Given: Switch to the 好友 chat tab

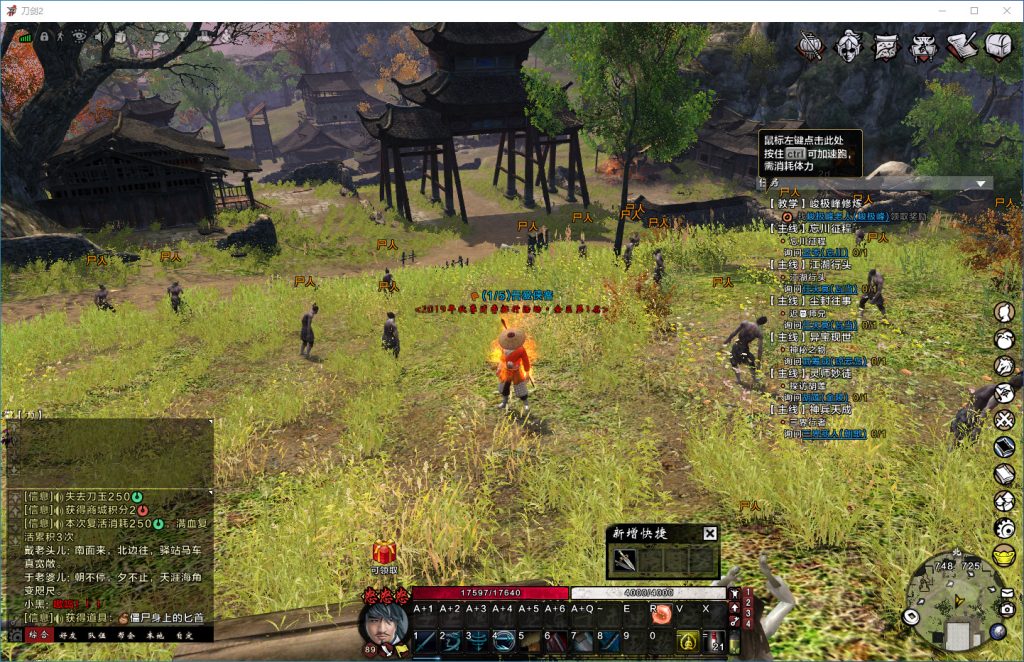Looking at the screenshot, I should click(68, 634).
